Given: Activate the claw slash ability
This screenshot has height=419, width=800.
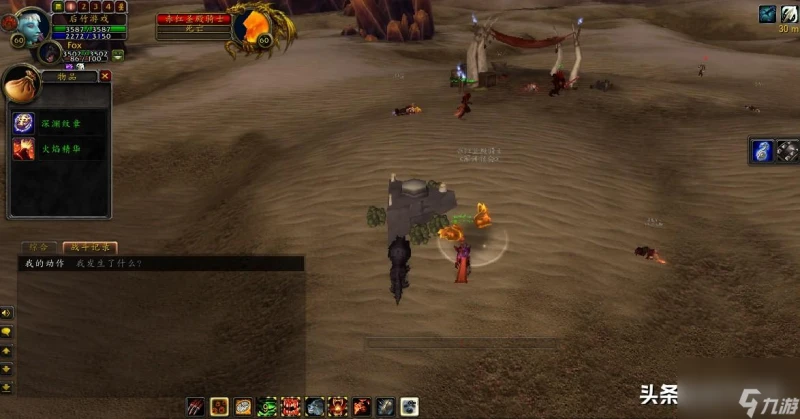Looking at the screenshot, I should 196,406.
